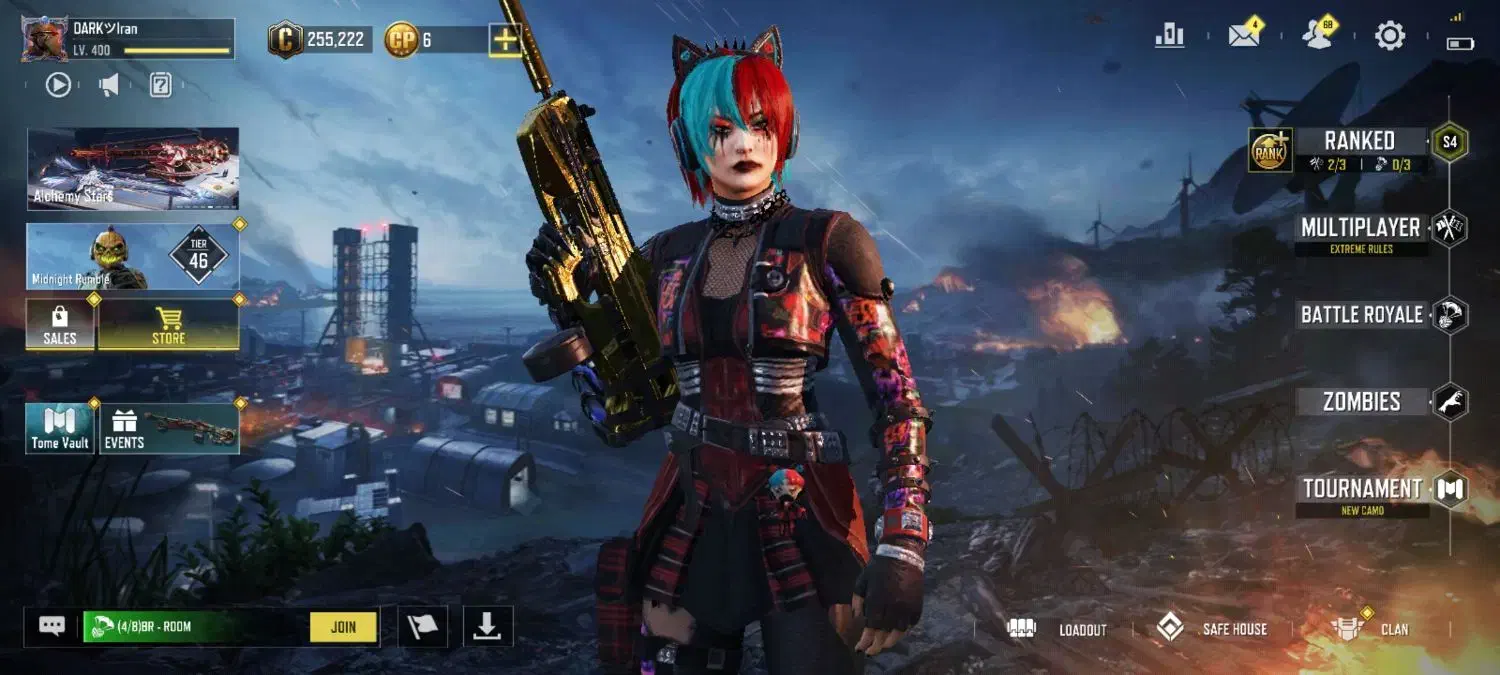Open the settings gear

pos(1389,37)
